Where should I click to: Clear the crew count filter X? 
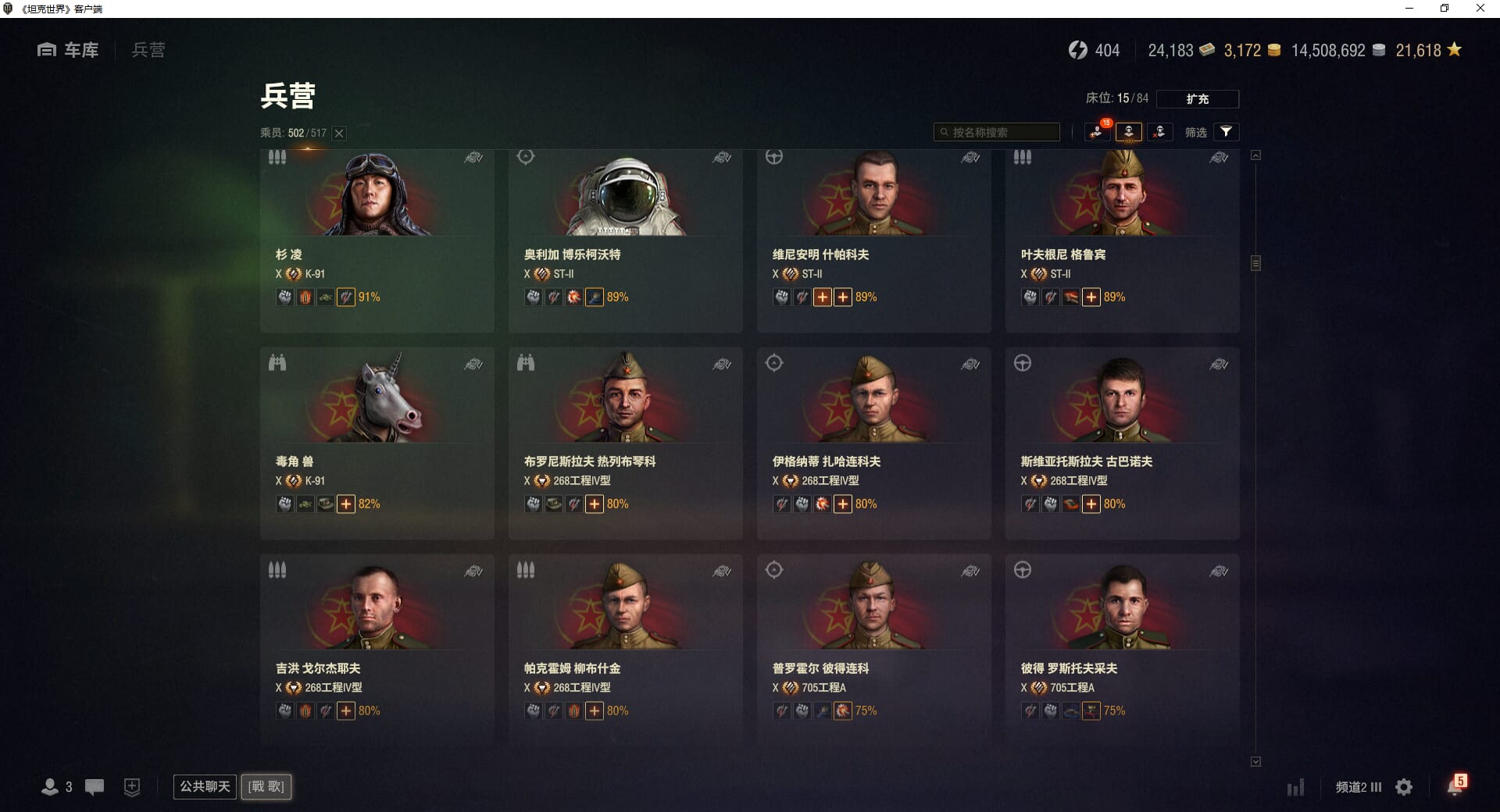click(x=339, y=134)
